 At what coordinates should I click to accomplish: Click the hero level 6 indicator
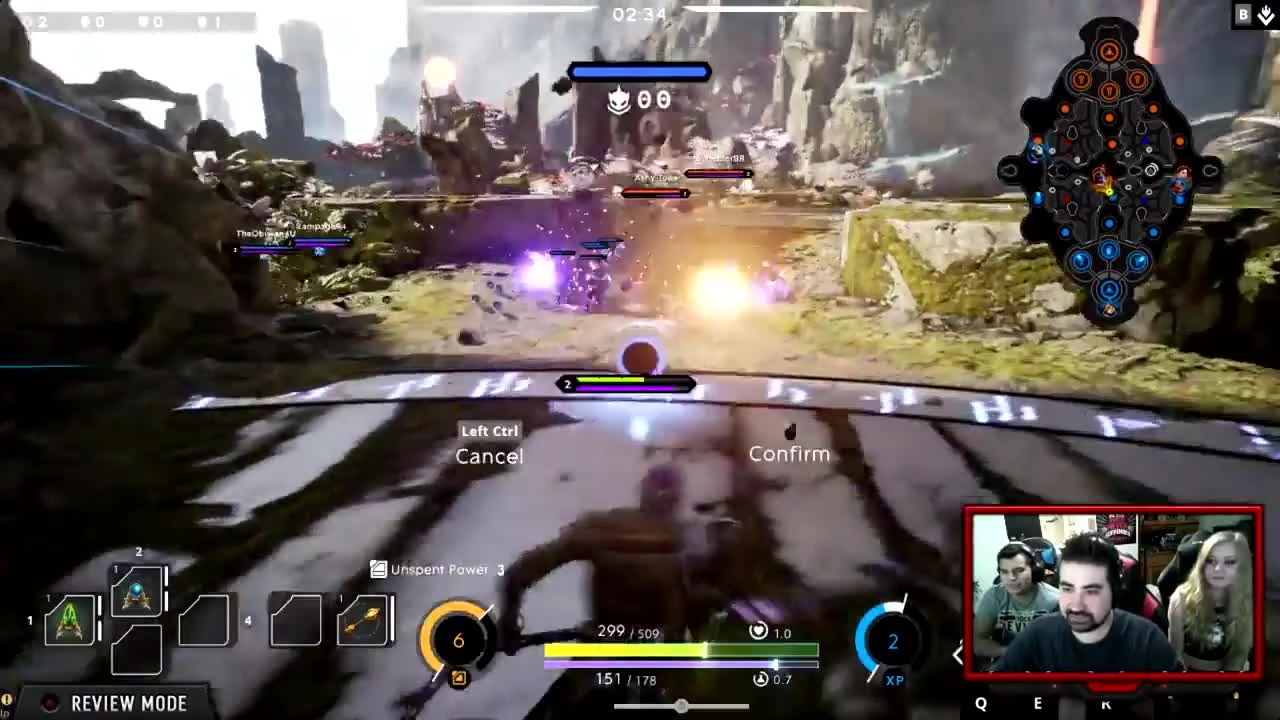[458, 640]
